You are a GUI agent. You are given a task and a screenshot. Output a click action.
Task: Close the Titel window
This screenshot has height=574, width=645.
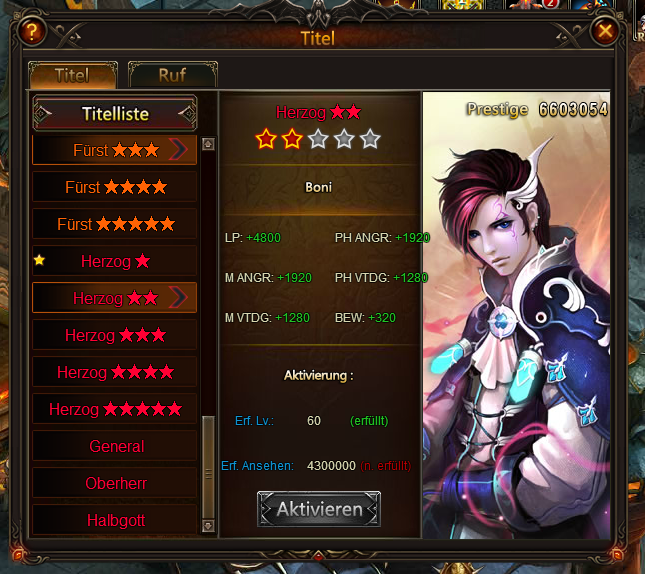pyautogui.click(x=604, y=31)
